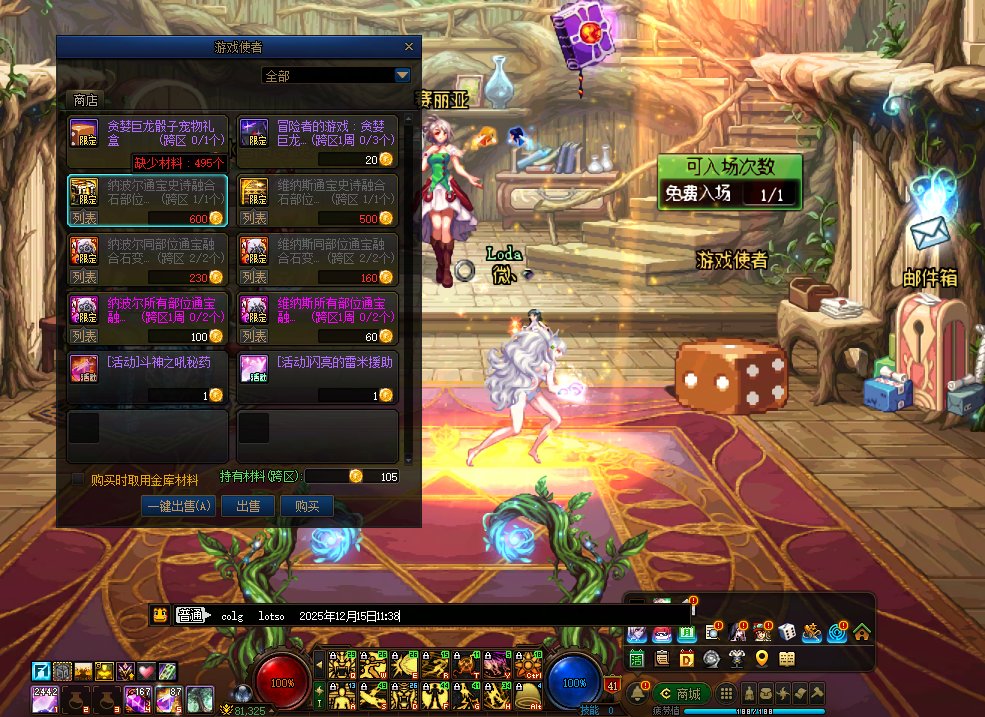This screenshot has width=985, height=717.
Task: Open the 商城 cash shop
Action: pyautogui.click(x=681, y=693)
